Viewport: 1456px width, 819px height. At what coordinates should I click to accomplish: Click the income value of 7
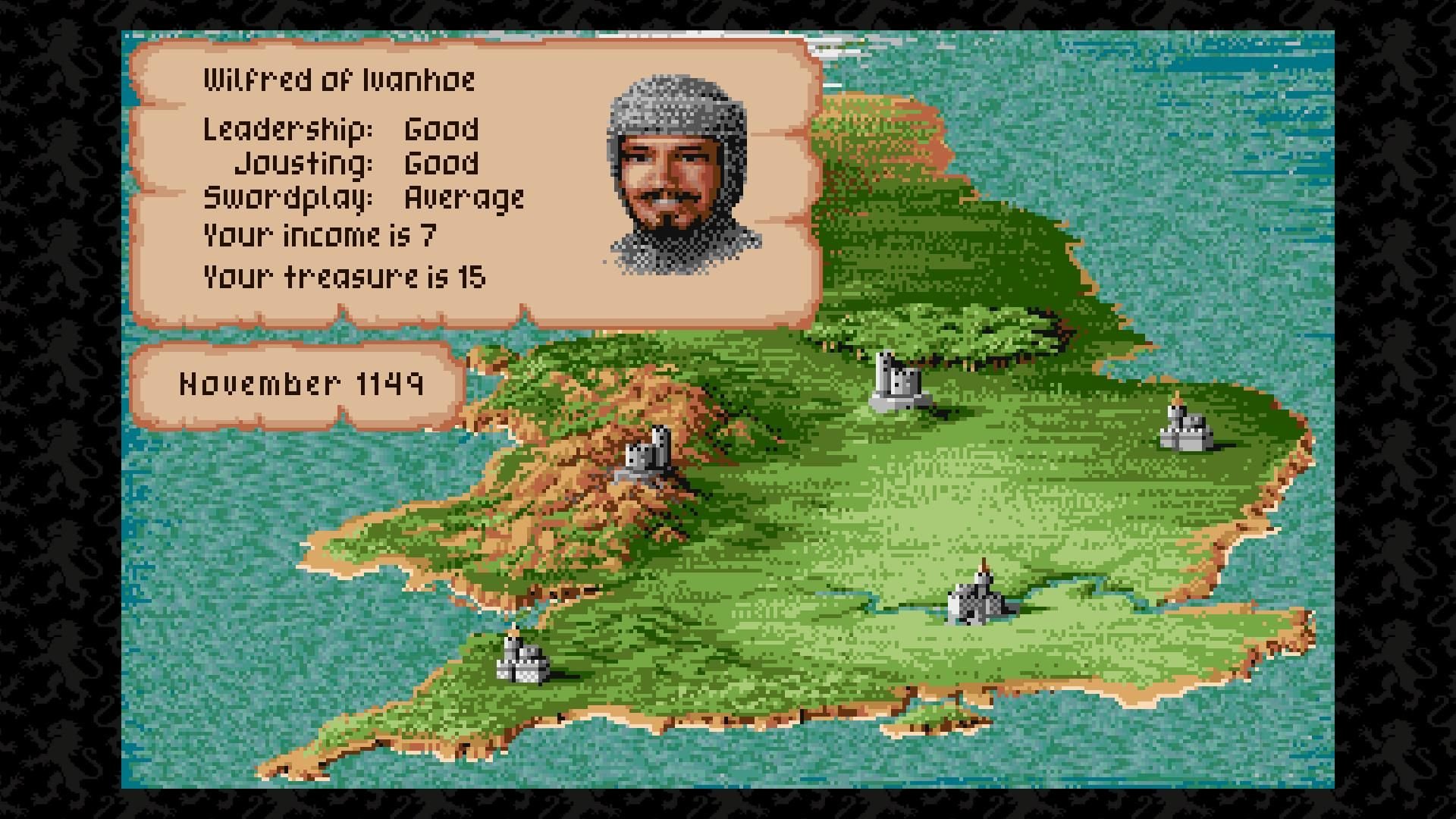point(429,236)
